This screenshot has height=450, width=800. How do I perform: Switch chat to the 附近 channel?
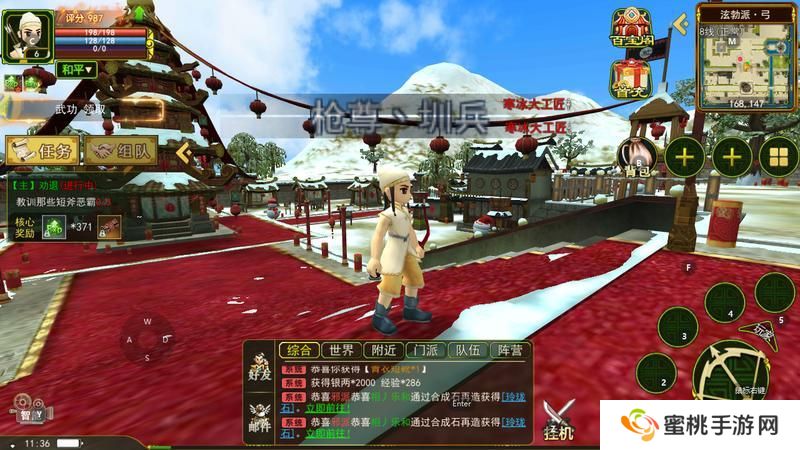coord(383,350)
